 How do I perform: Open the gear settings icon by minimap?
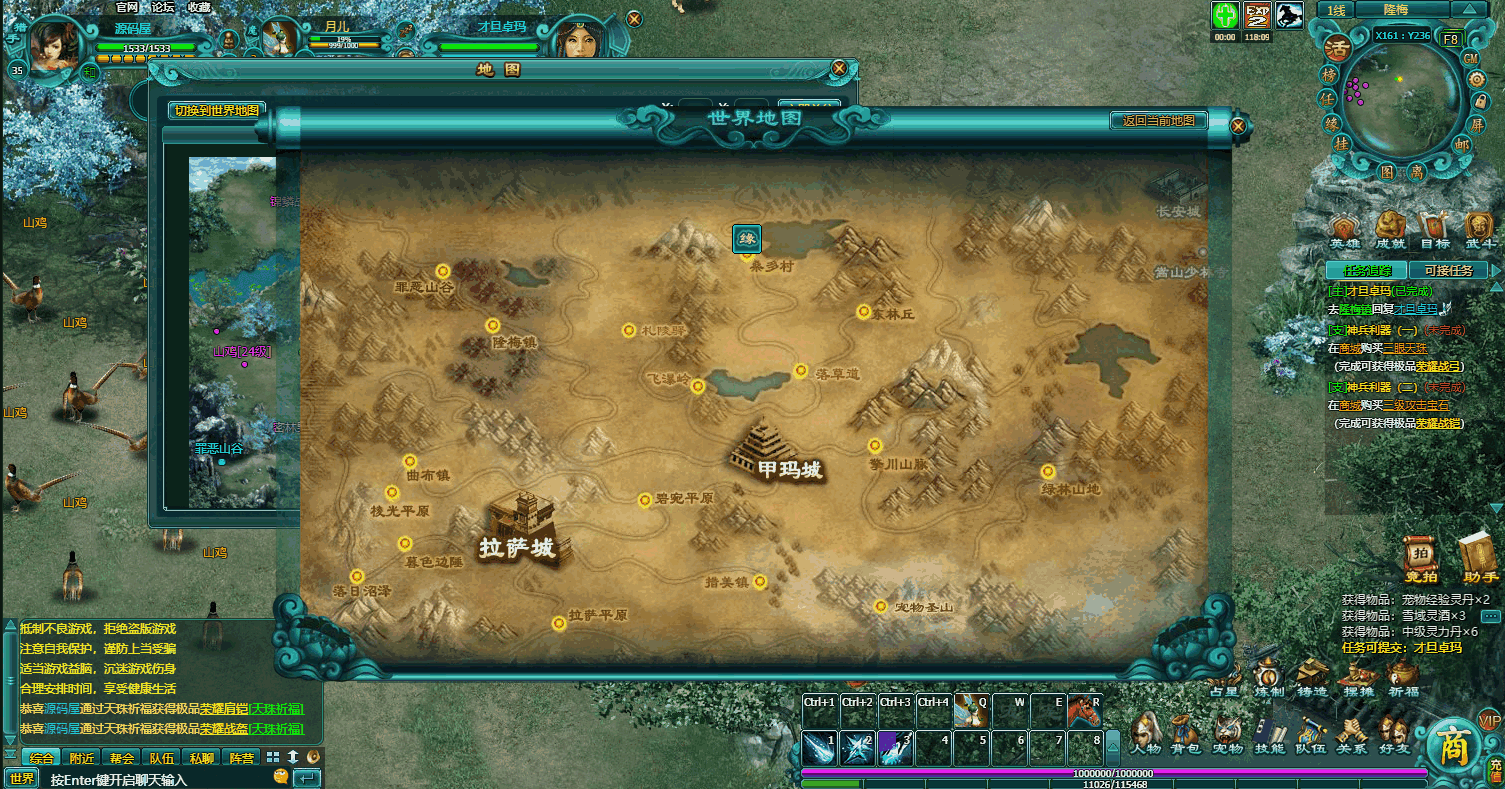coord(1476,79)
